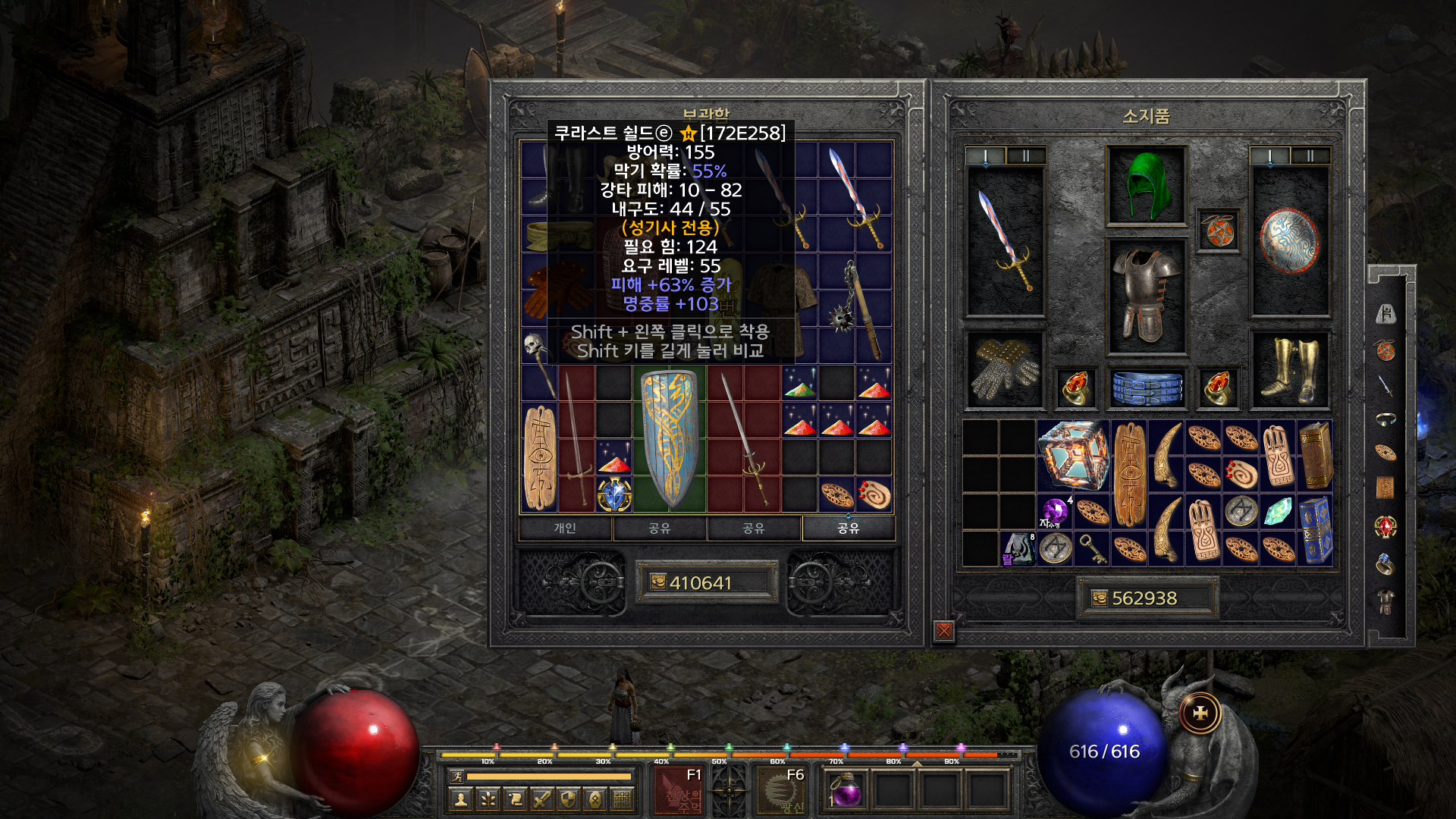Select the blue tome in inventory
Viewport: 1456px width, 819px height.
tap(1316, 530)
